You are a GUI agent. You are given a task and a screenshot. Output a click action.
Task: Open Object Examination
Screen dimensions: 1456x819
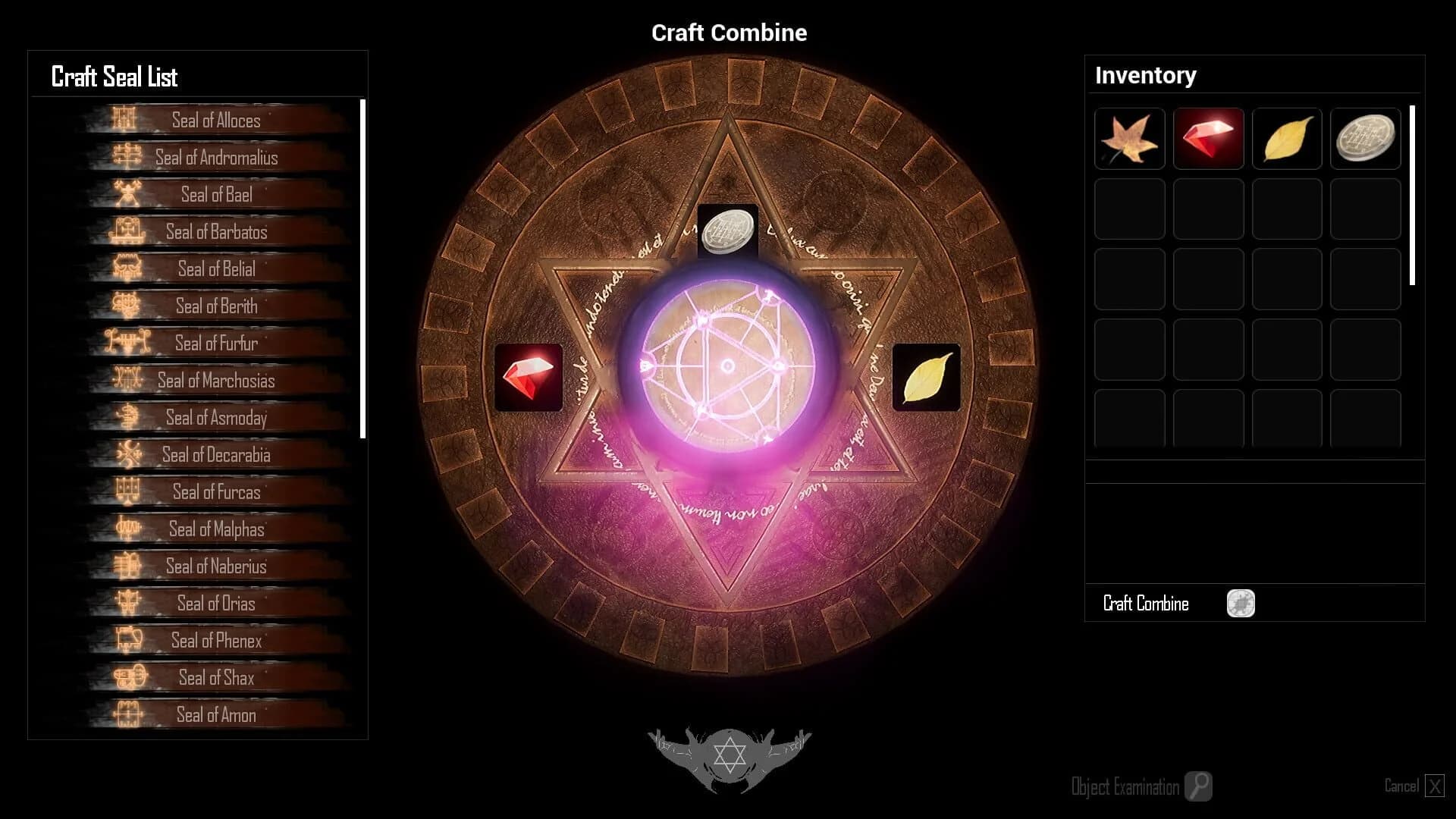pos(1197,786)
